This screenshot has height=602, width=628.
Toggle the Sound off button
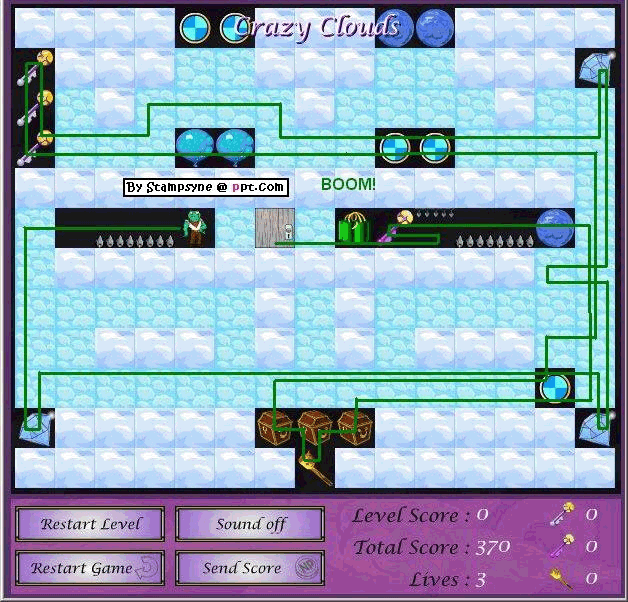[x=250, y=524]
